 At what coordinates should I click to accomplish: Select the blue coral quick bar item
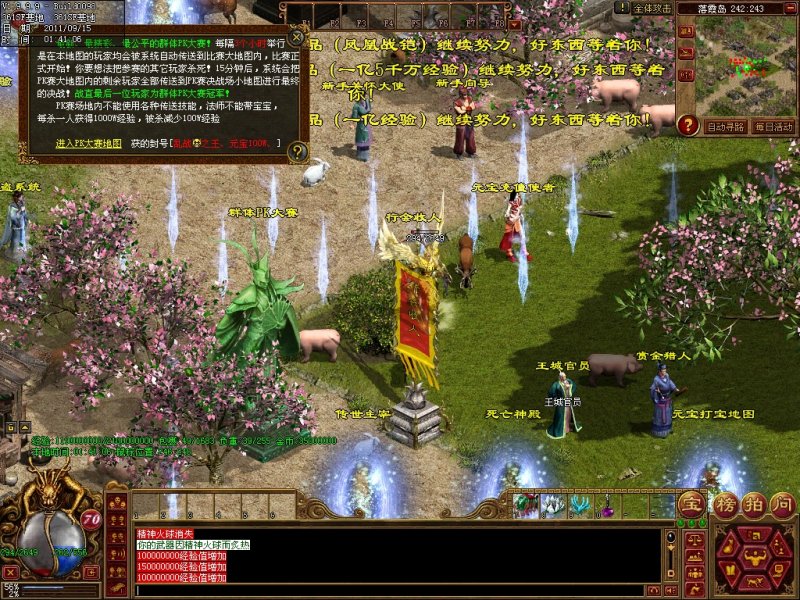(x=579, y=506)
